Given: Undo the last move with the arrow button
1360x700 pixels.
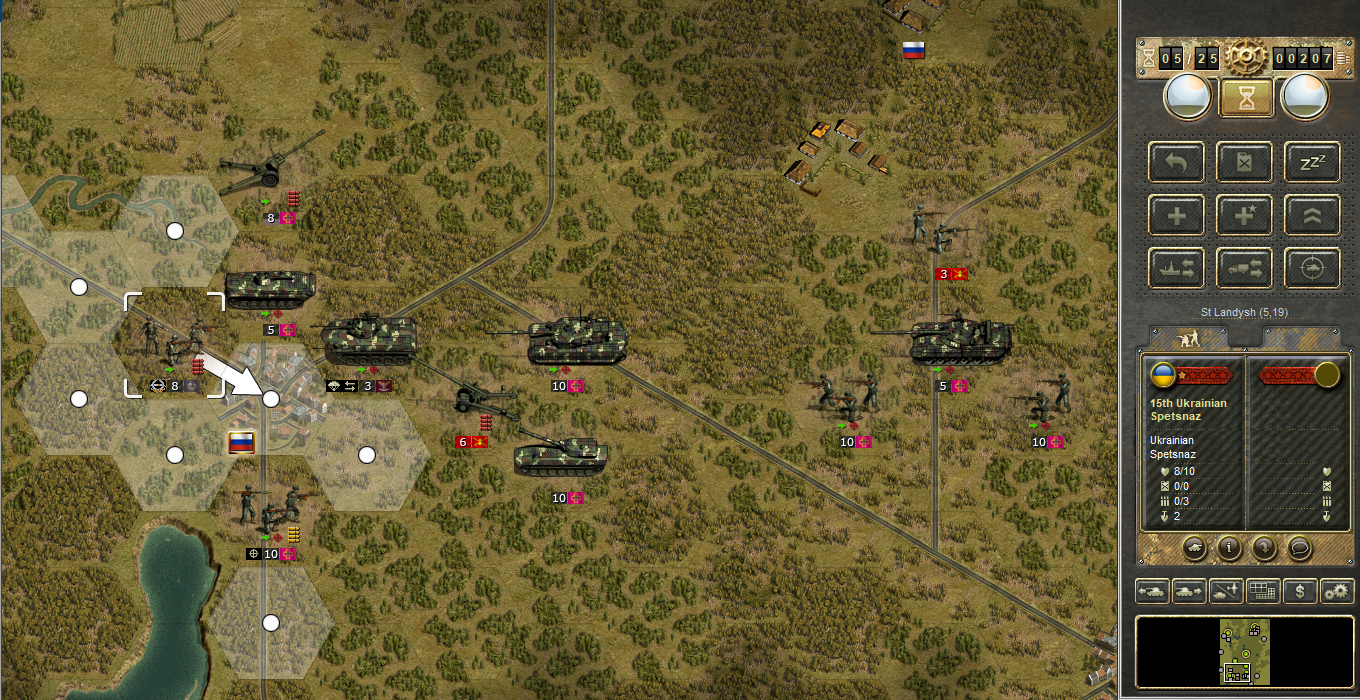Looking at the screenshot, I should click(1176, 161).
